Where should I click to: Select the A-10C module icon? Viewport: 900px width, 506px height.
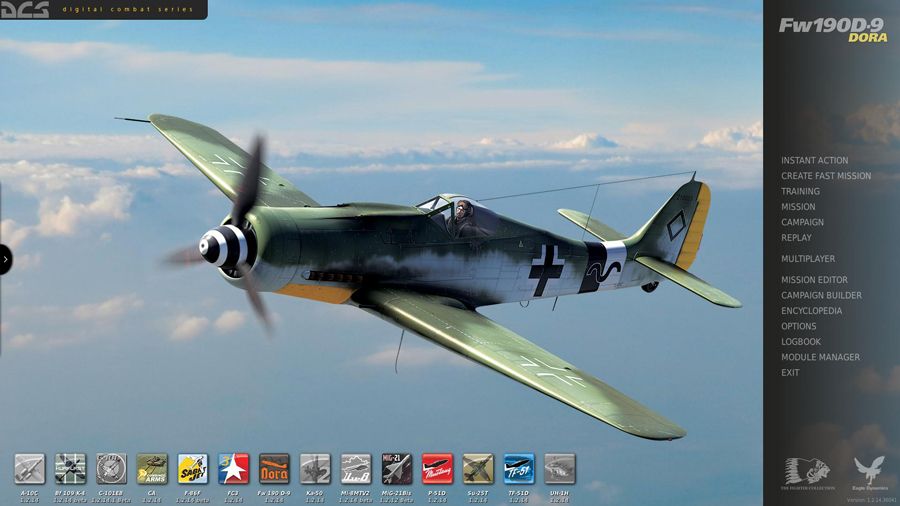[29, 468]
